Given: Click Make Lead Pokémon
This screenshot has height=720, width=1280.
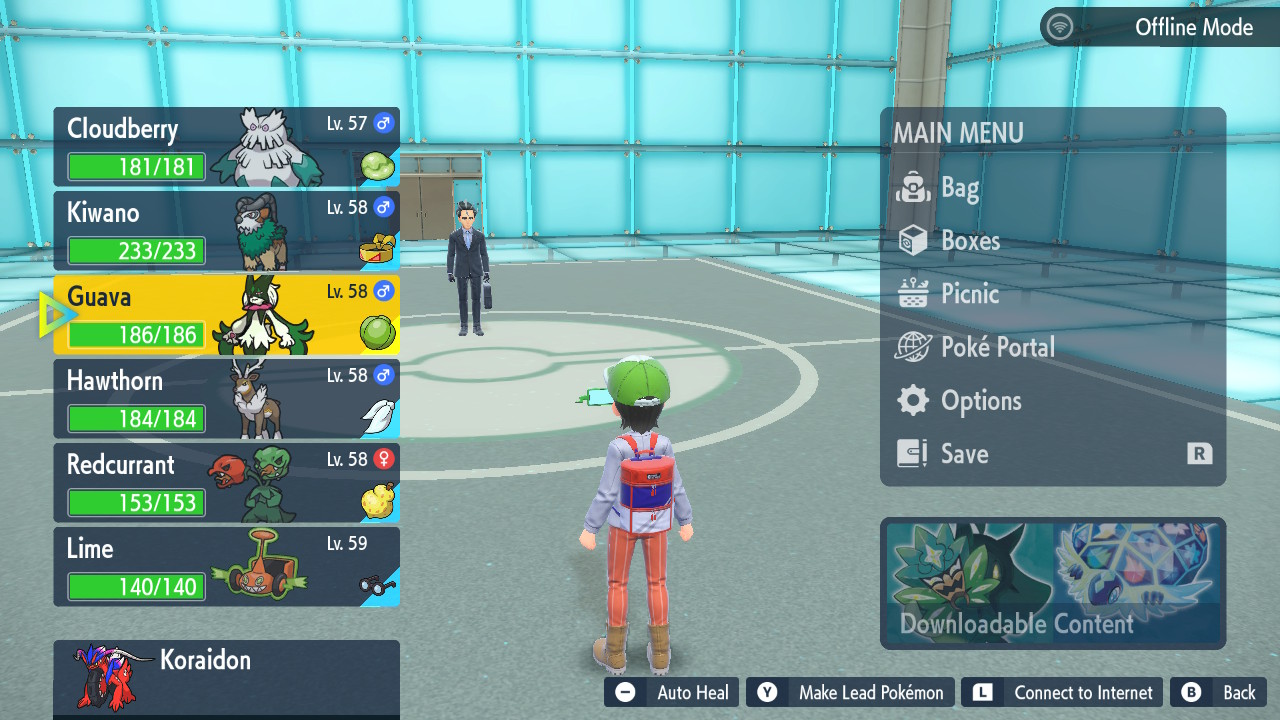Looking at the screenshot, I should 850,692.
